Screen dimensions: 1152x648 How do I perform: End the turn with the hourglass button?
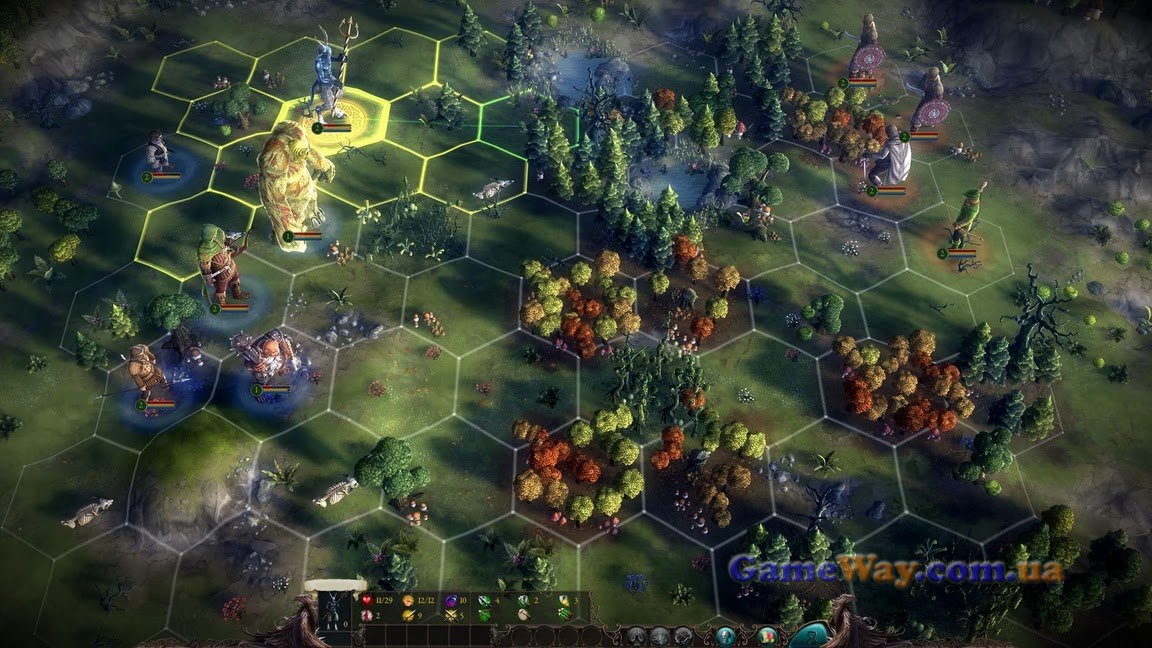coord(809,636)
